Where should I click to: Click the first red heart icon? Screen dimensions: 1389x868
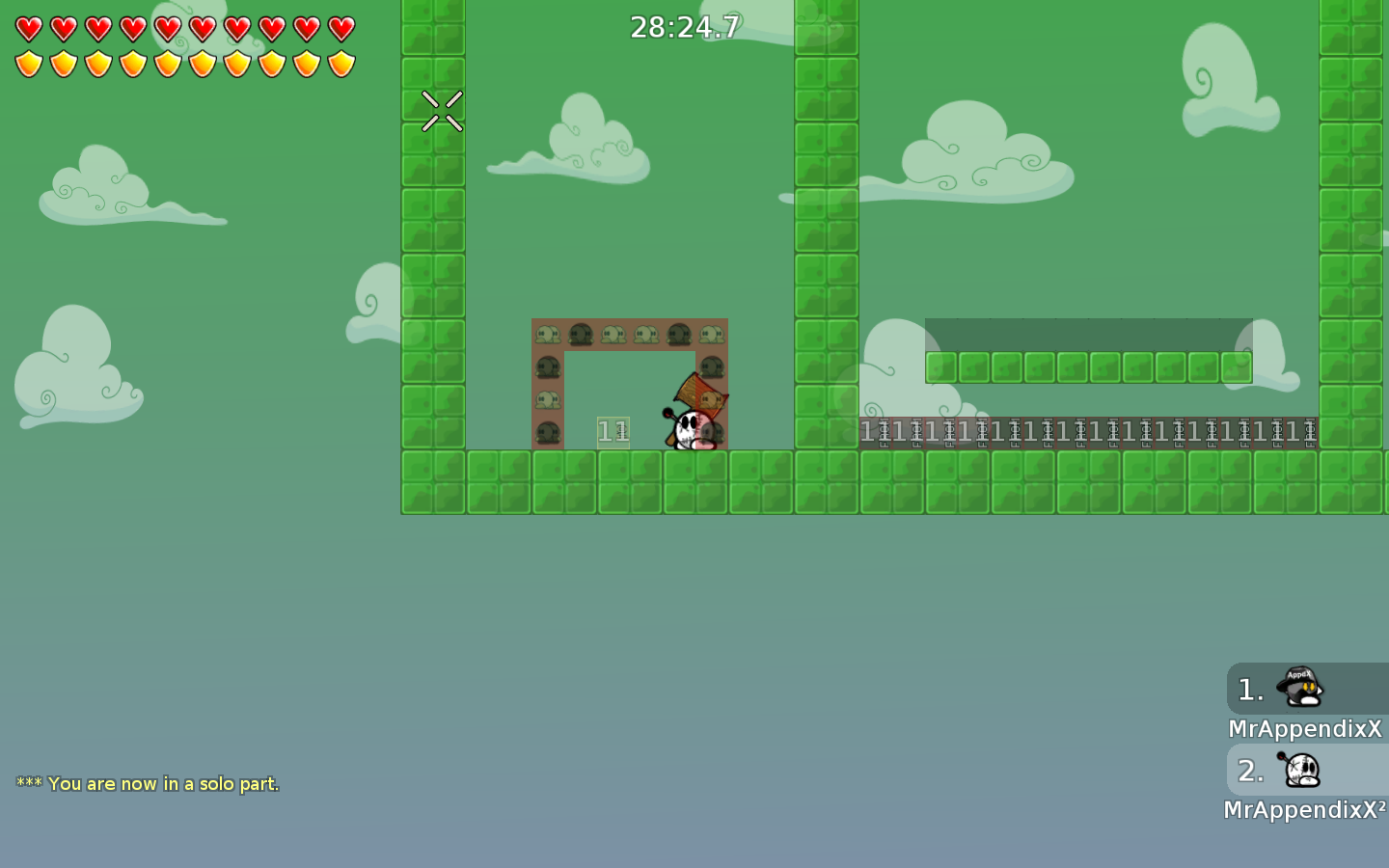point(28,28)
